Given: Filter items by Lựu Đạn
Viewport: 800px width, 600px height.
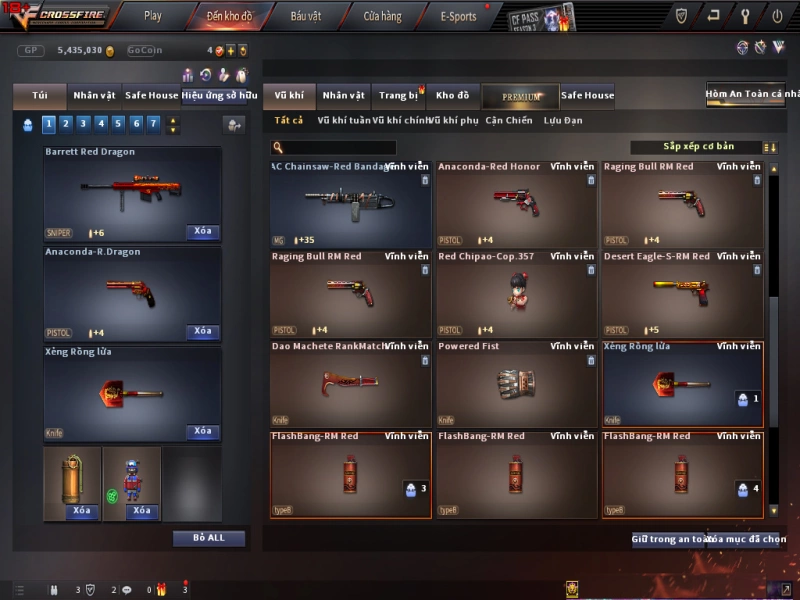Looking at the screenshot, I should pyautogui.click(x=563, y=121).
